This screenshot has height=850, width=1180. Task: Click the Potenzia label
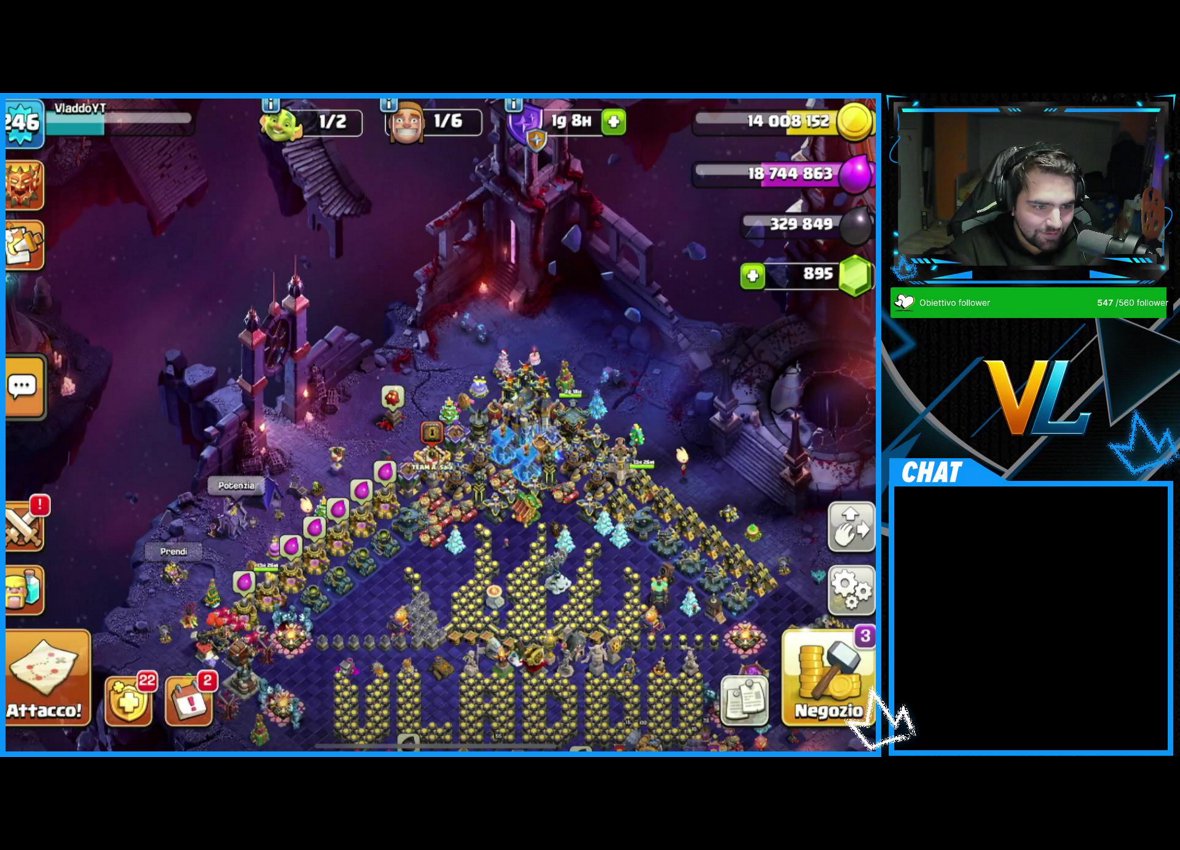coord(238,486)
